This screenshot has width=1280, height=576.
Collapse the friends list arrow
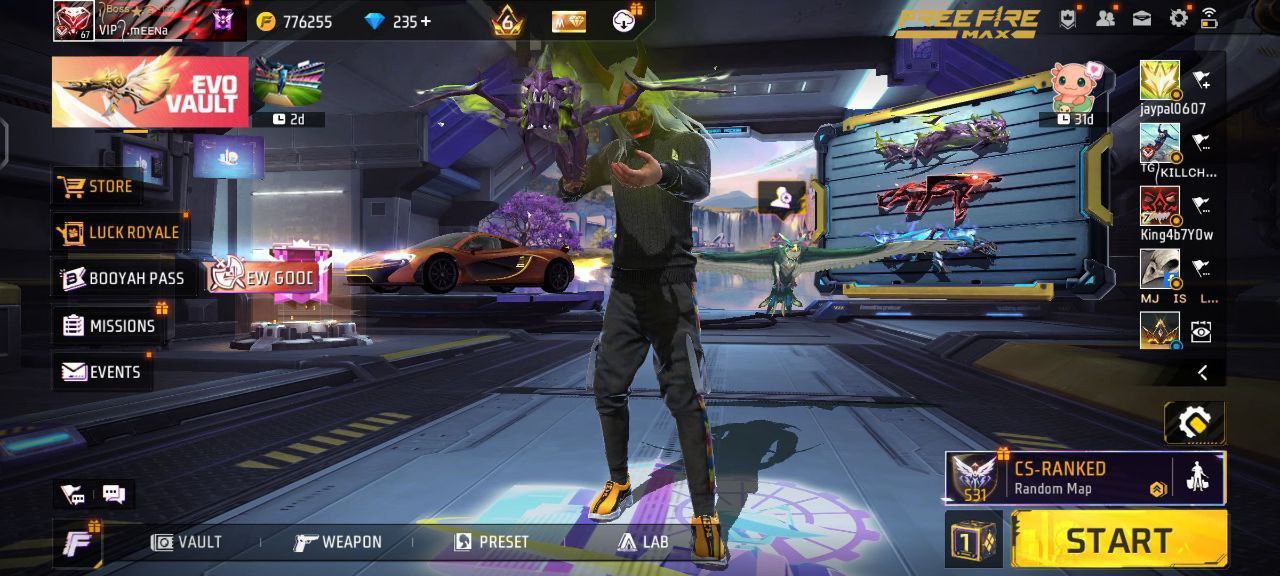(x=1202, y=373)
